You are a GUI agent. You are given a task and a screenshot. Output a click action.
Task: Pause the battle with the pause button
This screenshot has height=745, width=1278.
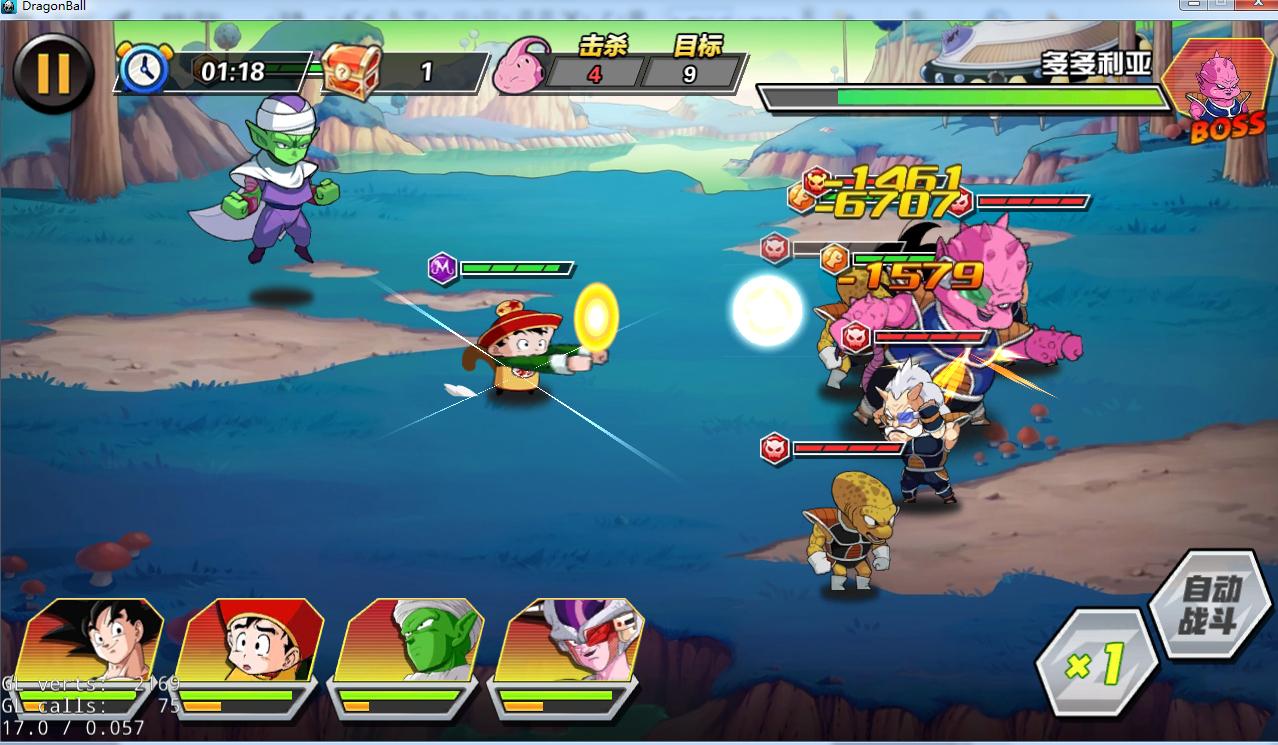coord(53,73)
